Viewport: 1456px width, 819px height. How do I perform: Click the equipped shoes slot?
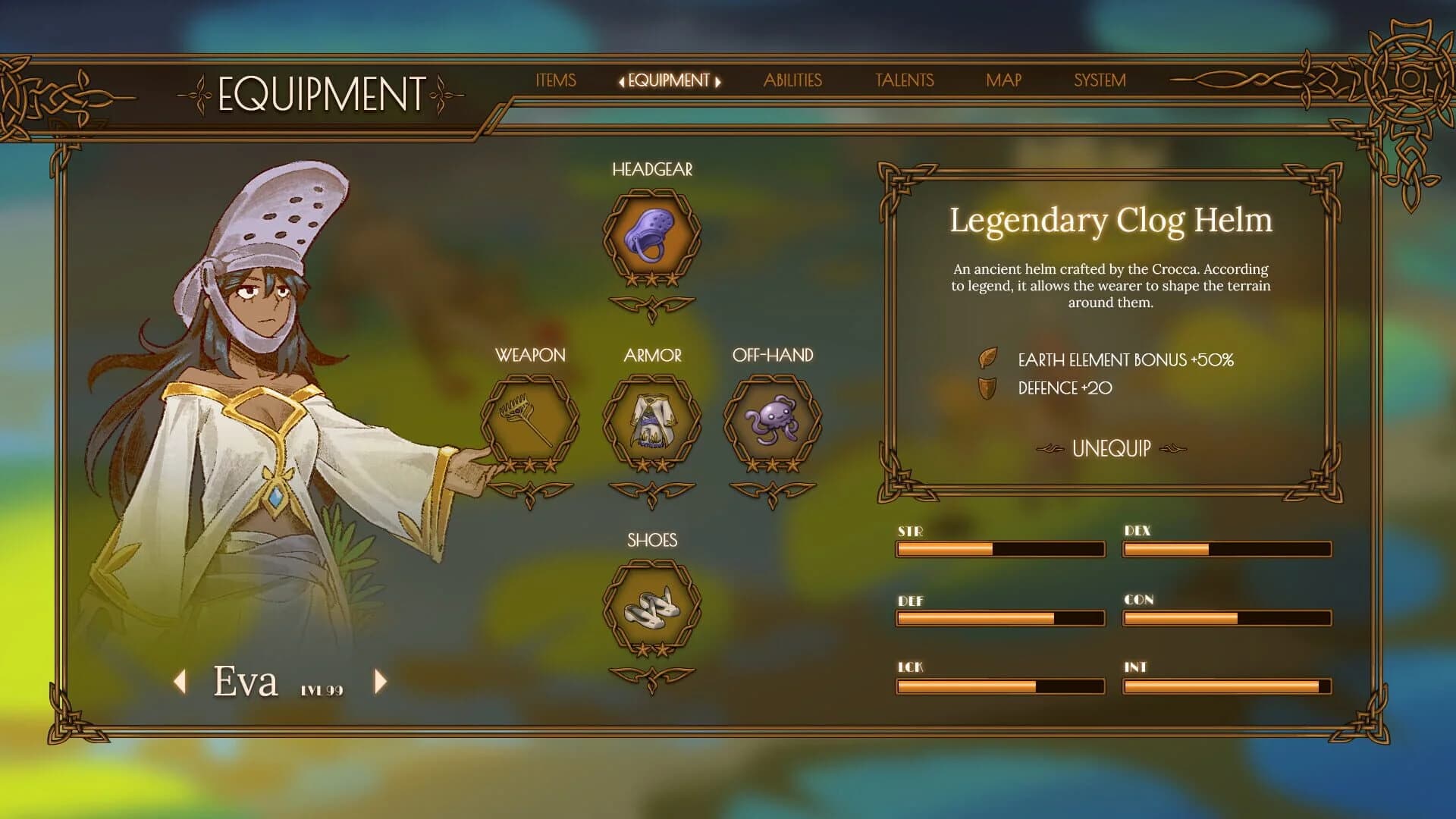651,607
